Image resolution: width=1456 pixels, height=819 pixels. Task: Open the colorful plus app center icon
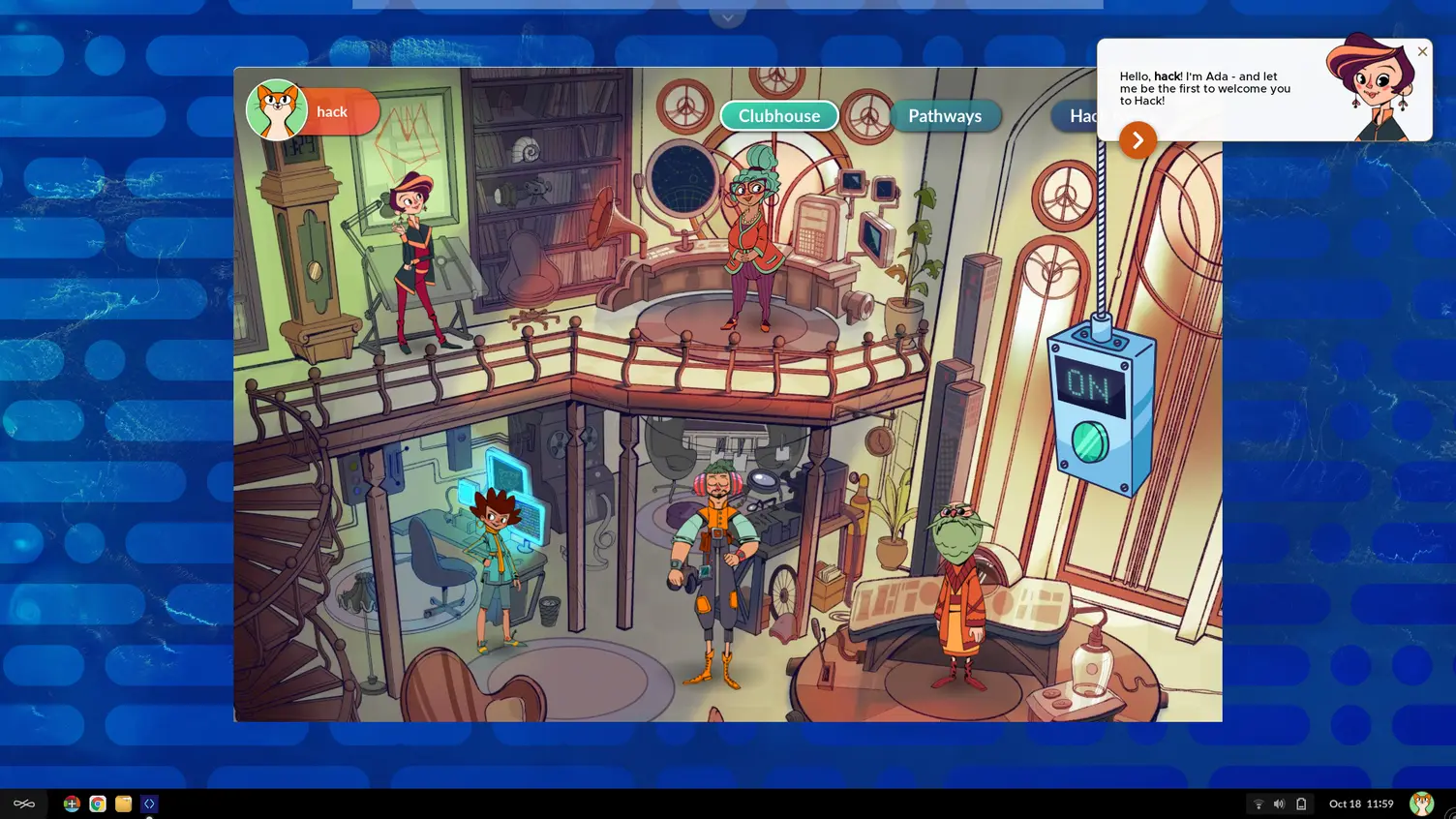point(72,804)
